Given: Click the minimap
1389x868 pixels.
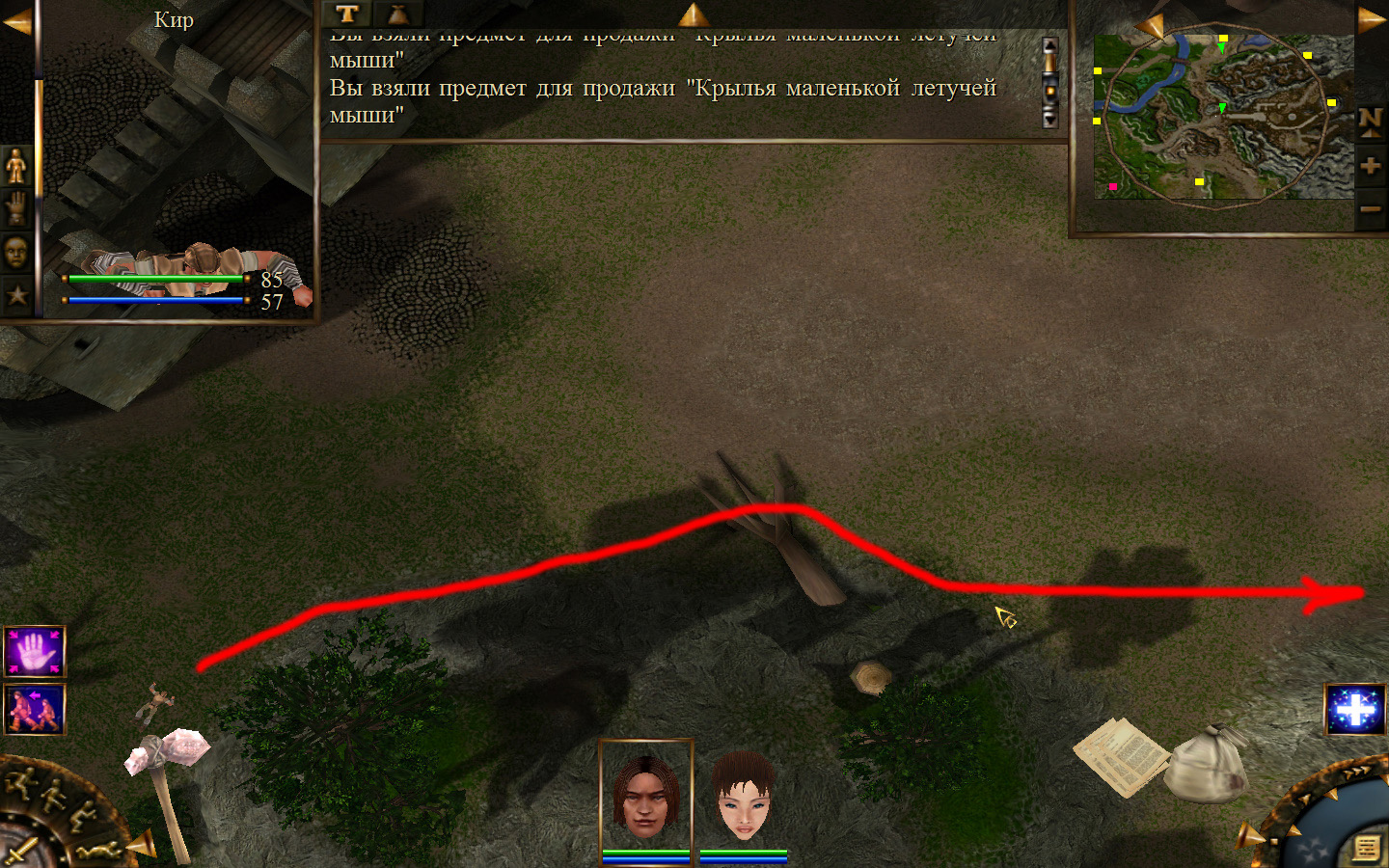Looking at the screenshot, I should [1222, 118].
